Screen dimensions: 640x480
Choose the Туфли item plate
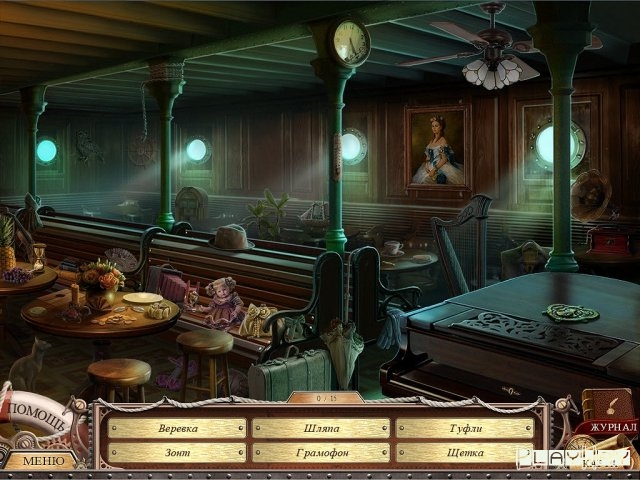pyautogui.click(x=465, y=428)
